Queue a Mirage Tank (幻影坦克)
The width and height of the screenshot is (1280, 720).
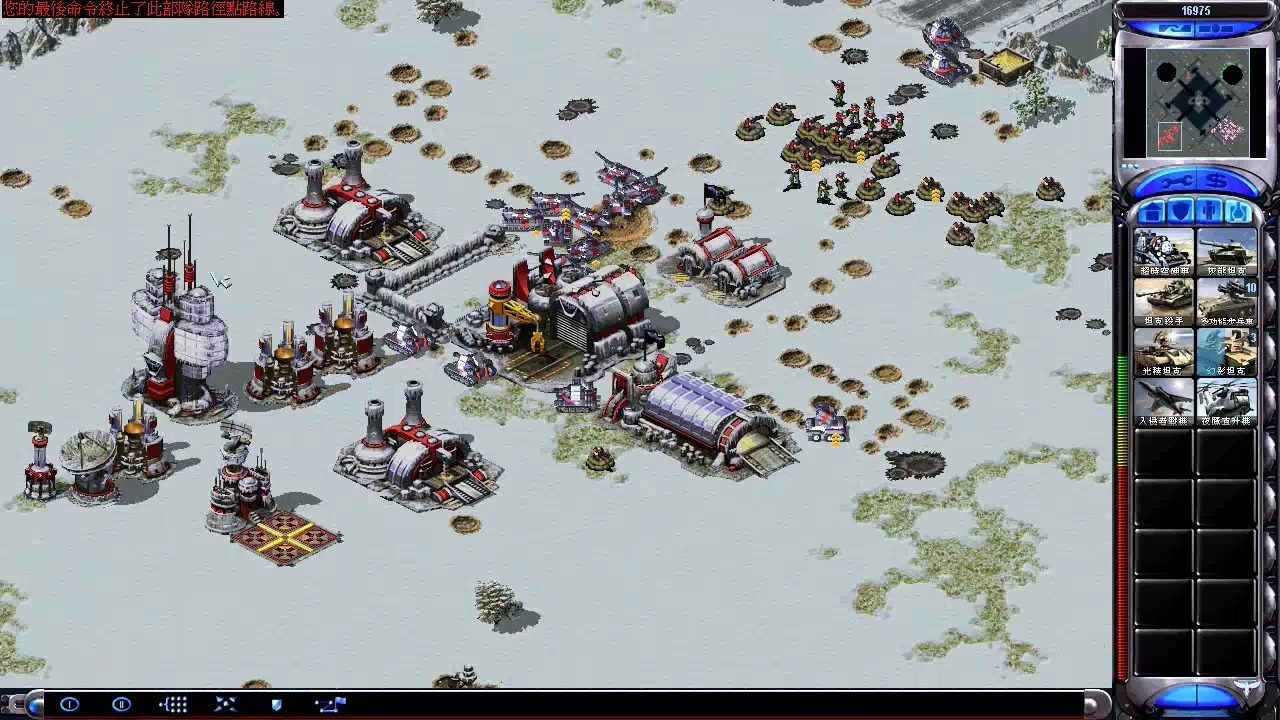click(x=1227, y=353)
